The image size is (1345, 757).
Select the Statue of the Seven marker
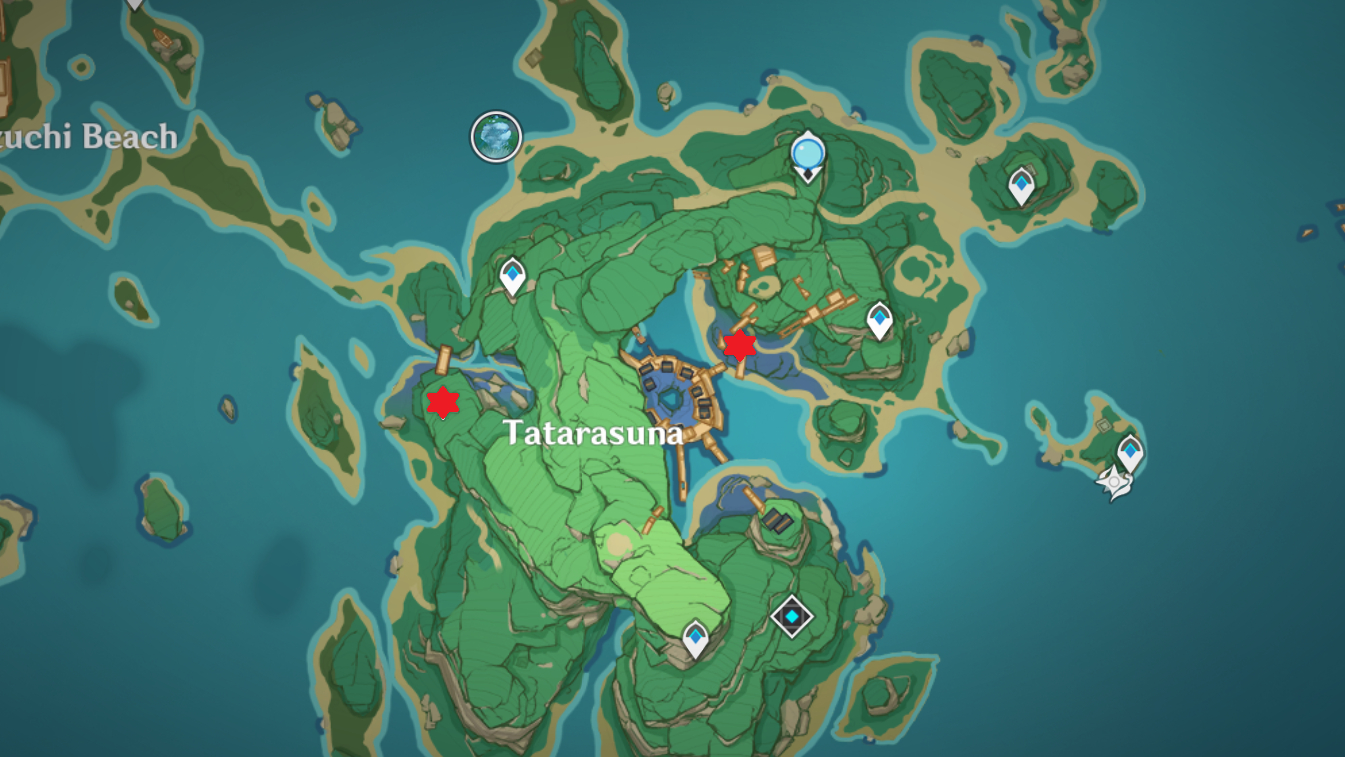[x=807, y=156]
